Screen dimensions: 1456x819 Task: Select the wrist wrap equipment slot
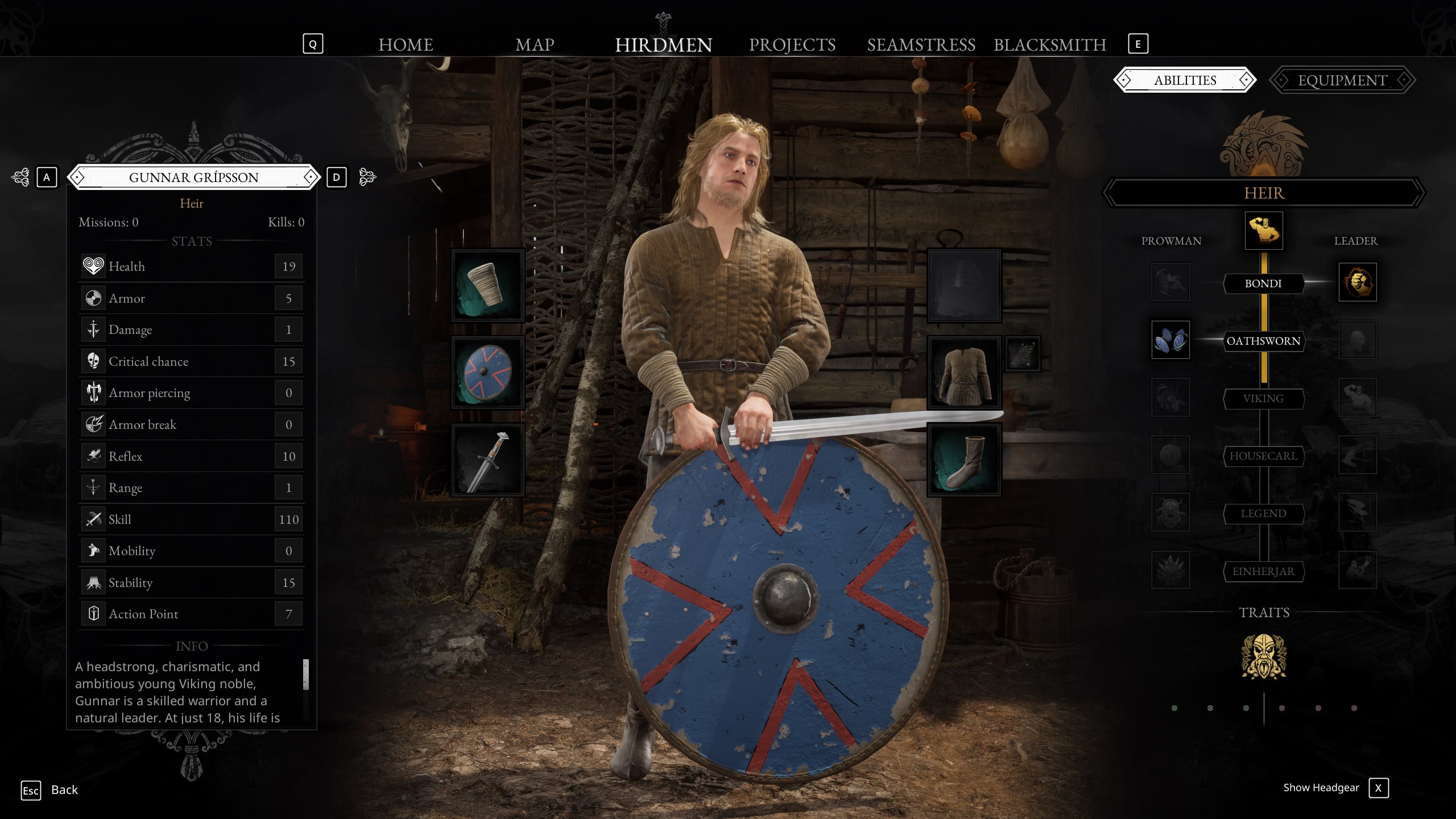(x=487, y=285)
